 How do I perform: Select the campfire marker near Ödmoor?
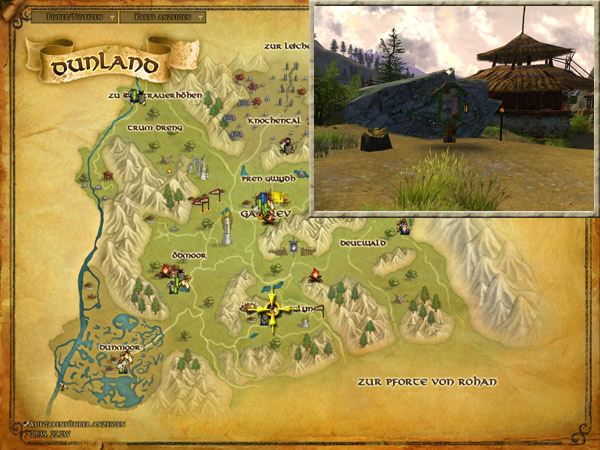[x=166, y=270]
